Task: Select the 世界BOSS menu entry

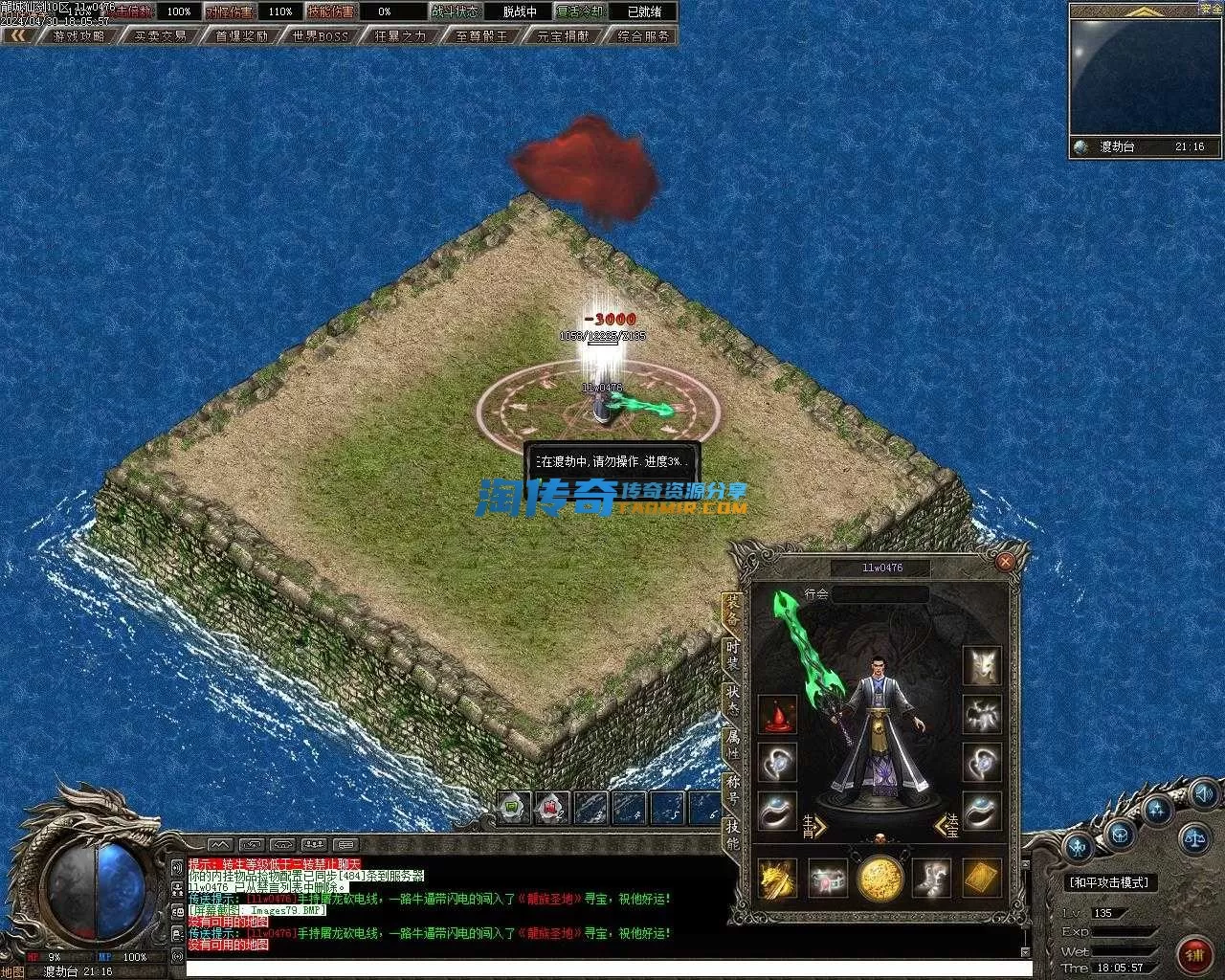Action: [x=321, y=35]
